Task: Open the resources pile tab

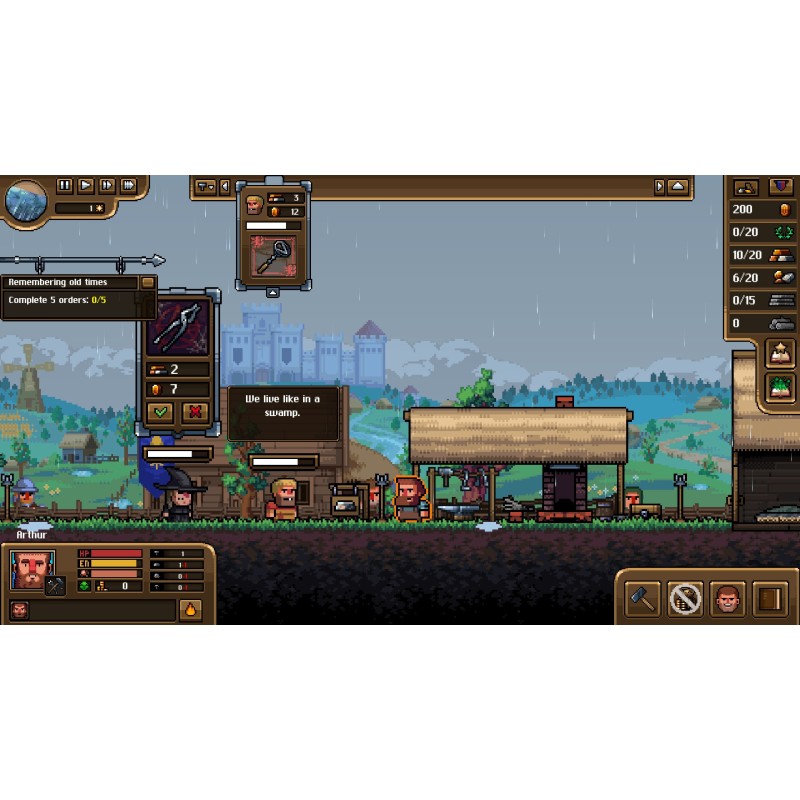Action: (746, 187)
